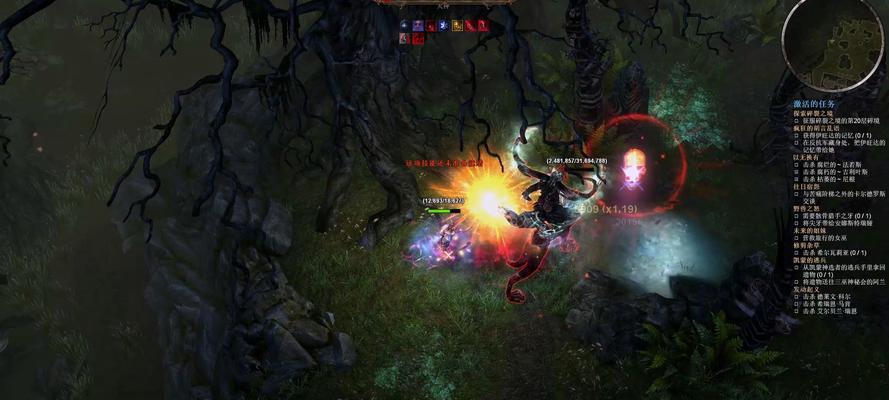Select the 激活的任务 quest tracker header
Image resolution: width=889 pixels, height=400 pixels.
pyautogui.click(x=814, y=104)
